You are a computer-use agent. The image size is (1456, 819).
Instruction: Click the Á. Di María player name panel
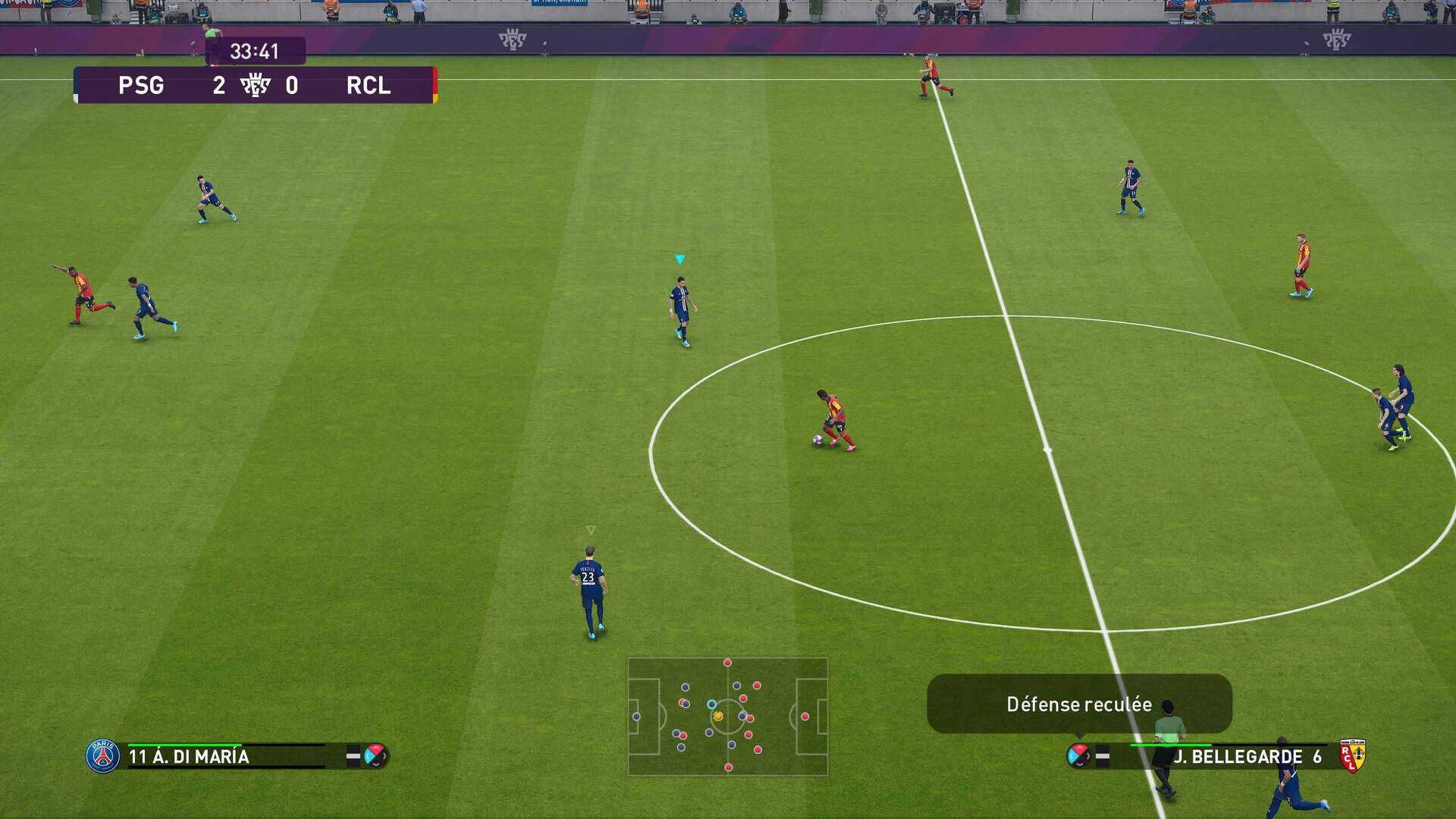[x=226, y=756]
